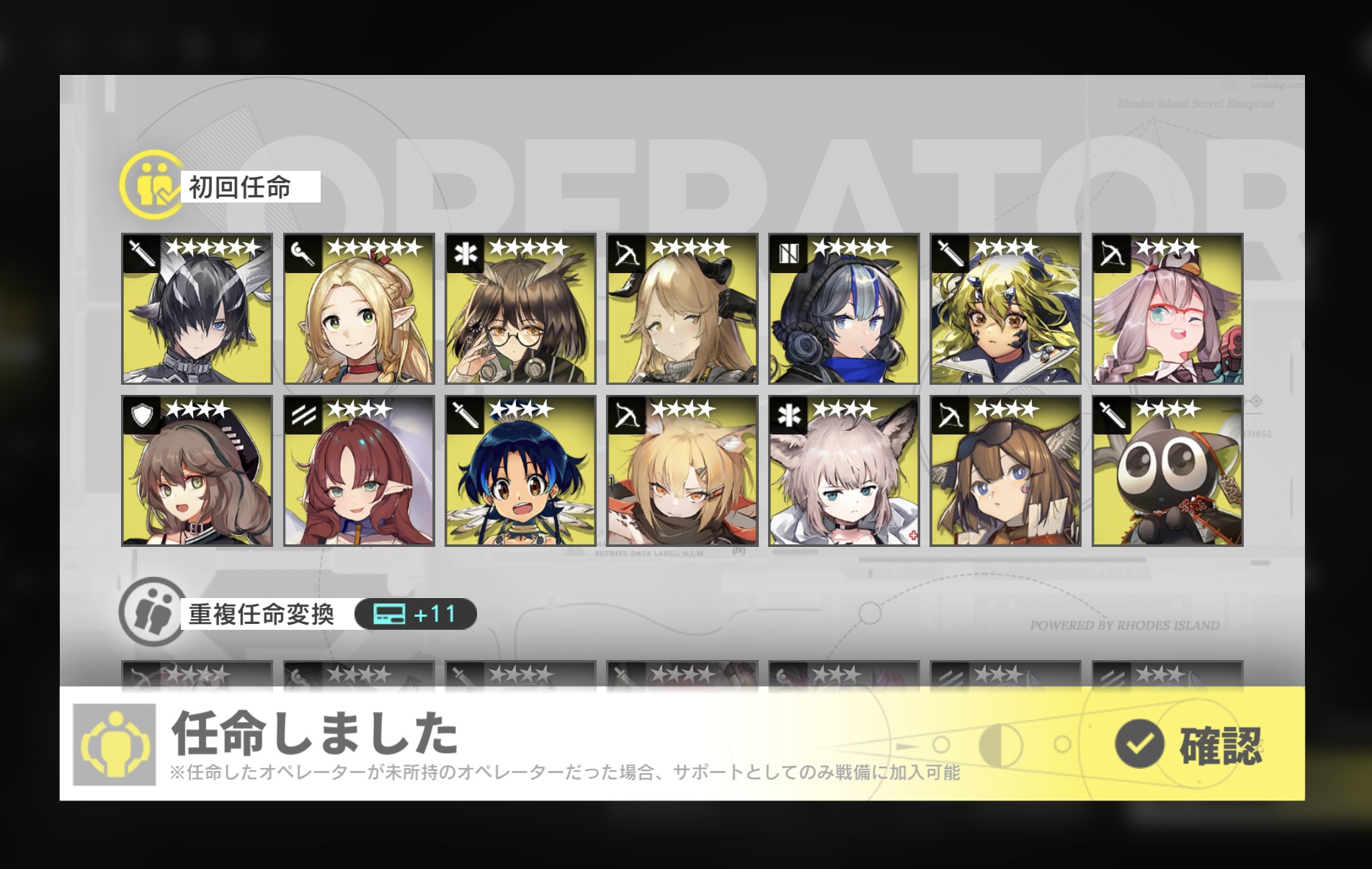Select the black big-eyed creature operator
Image resolution: width=1372 pixels, height=869 pixels.
[x=1167, y=471]
